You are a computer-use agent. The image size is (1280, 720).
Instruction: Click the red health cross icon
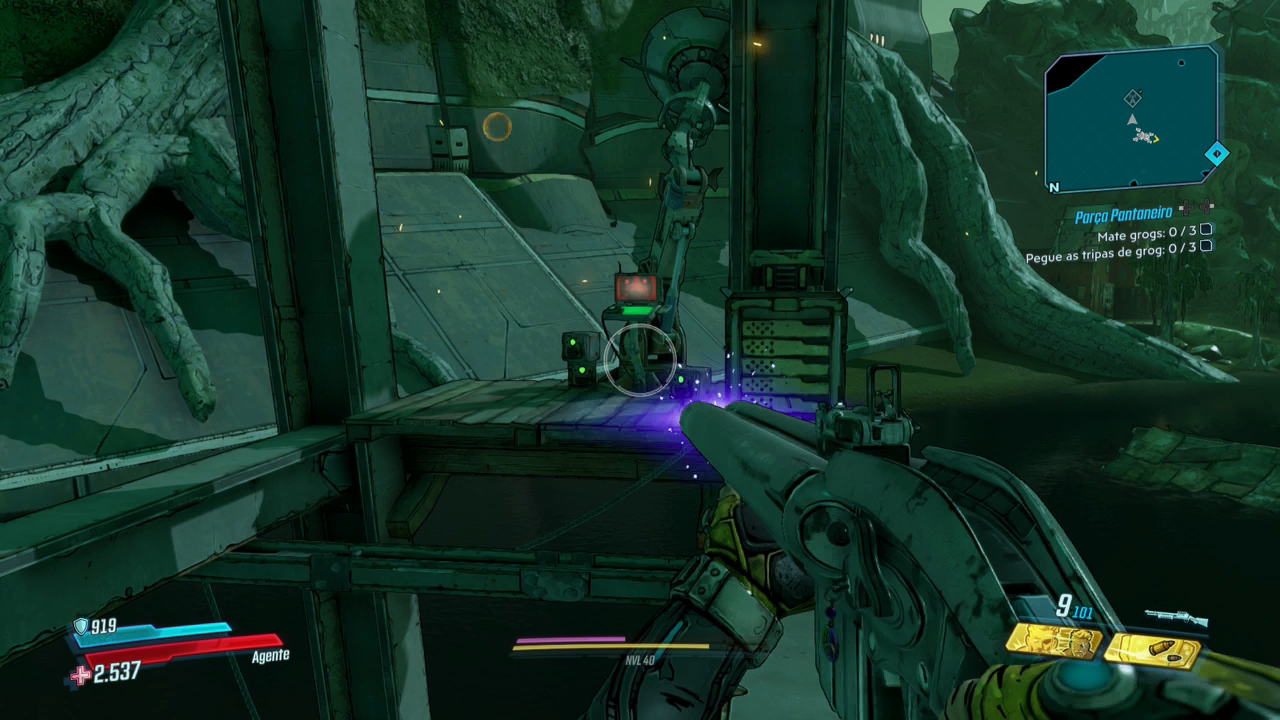pos(80,675)
